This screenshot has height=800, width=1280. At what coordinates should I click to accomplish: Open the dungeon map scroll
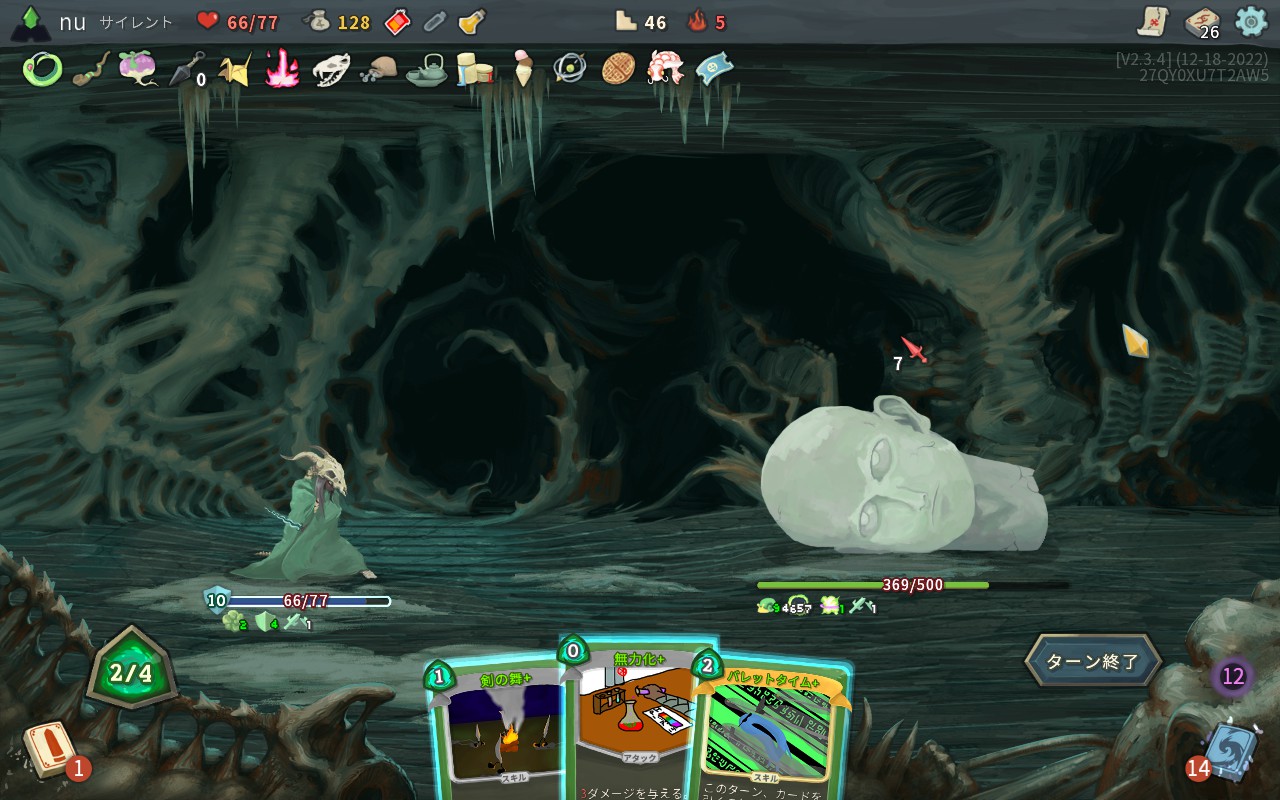click(x=1153, y=21)
